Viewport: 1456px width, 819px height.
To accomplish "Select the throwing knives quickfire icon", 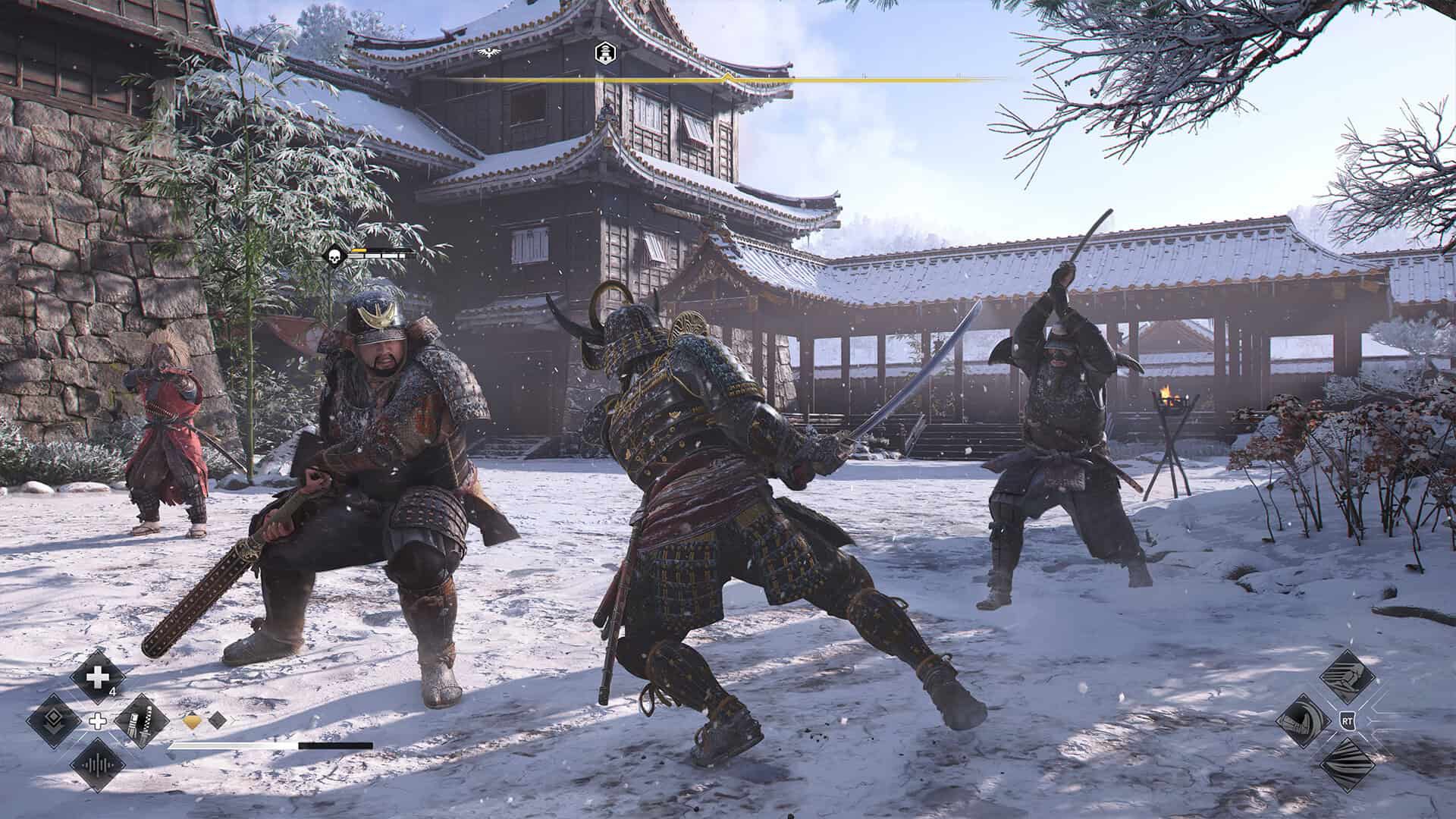I will tap(143, 721).
